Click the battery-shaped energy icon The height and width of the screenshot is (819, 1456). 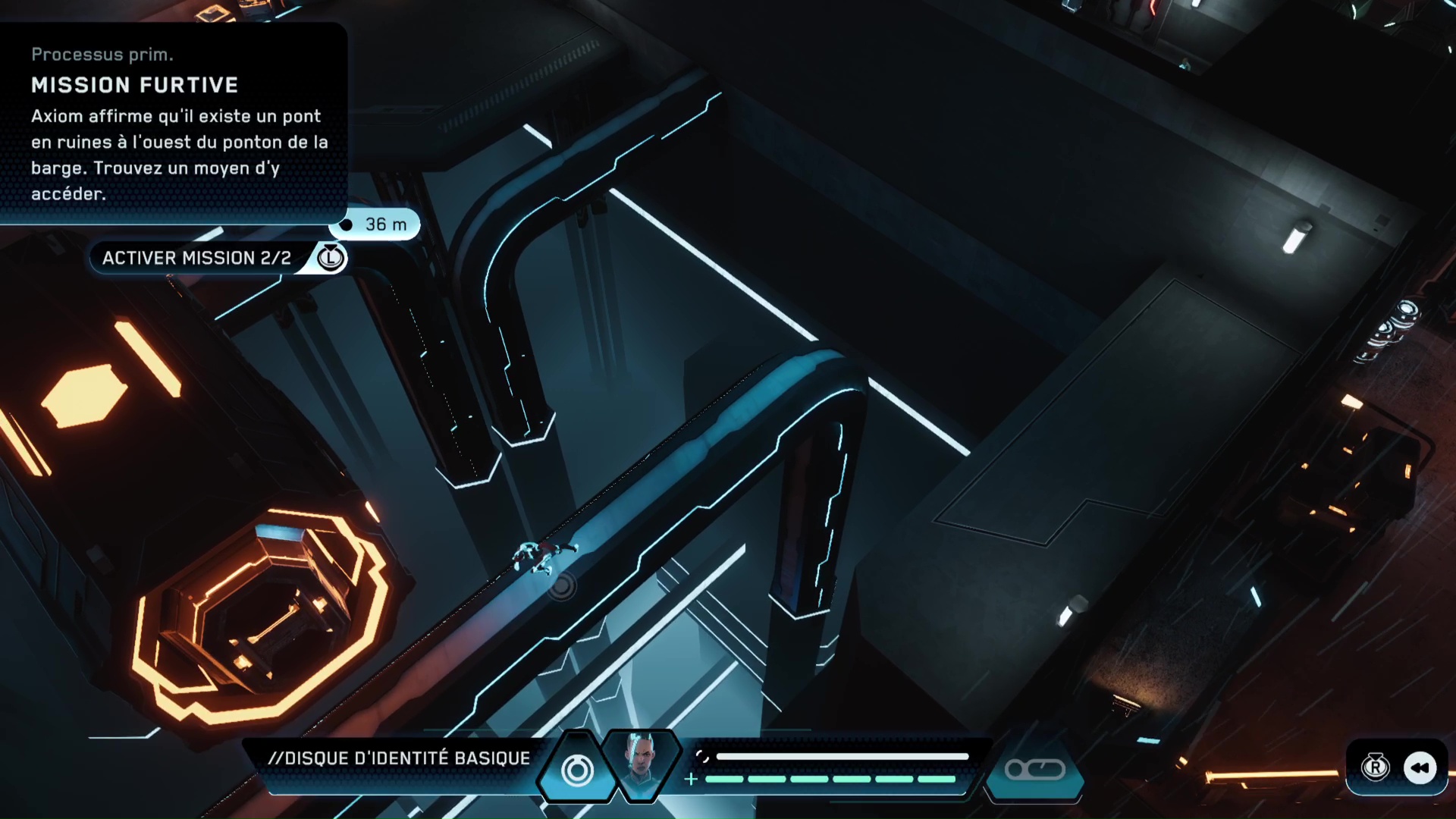pos(1034,770)
